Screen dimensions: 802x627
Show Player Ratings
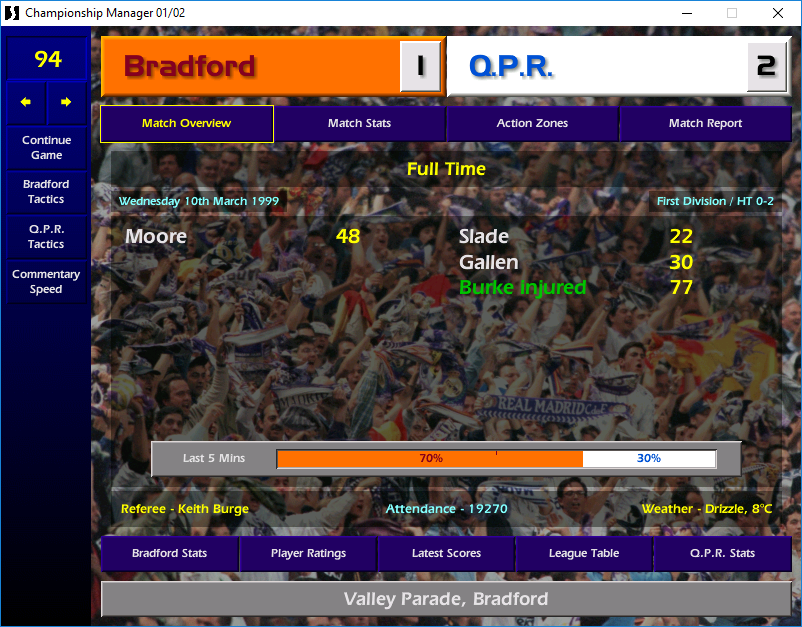tap(308, 553)
